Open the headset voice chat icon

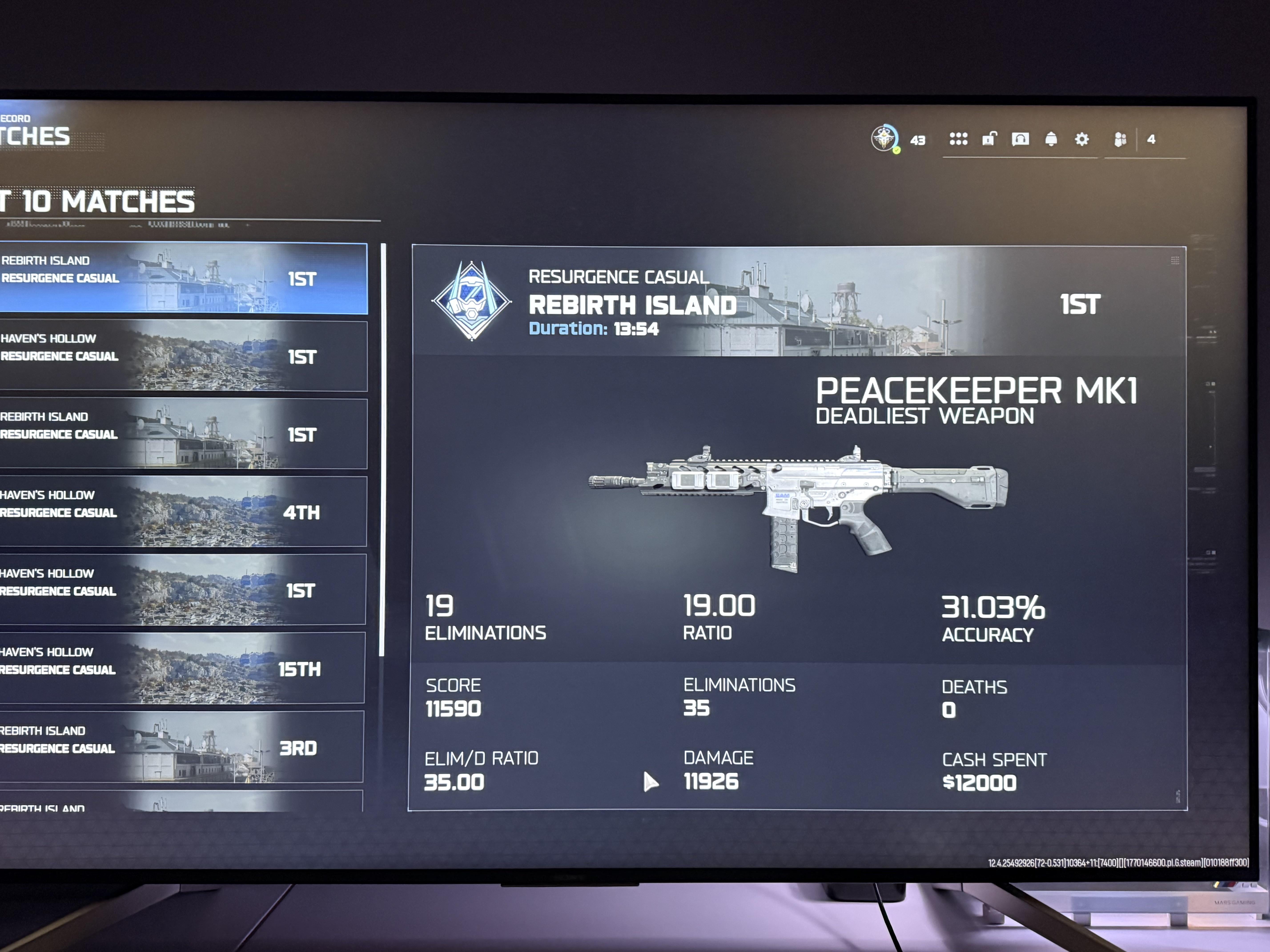tap(1020, 139)
